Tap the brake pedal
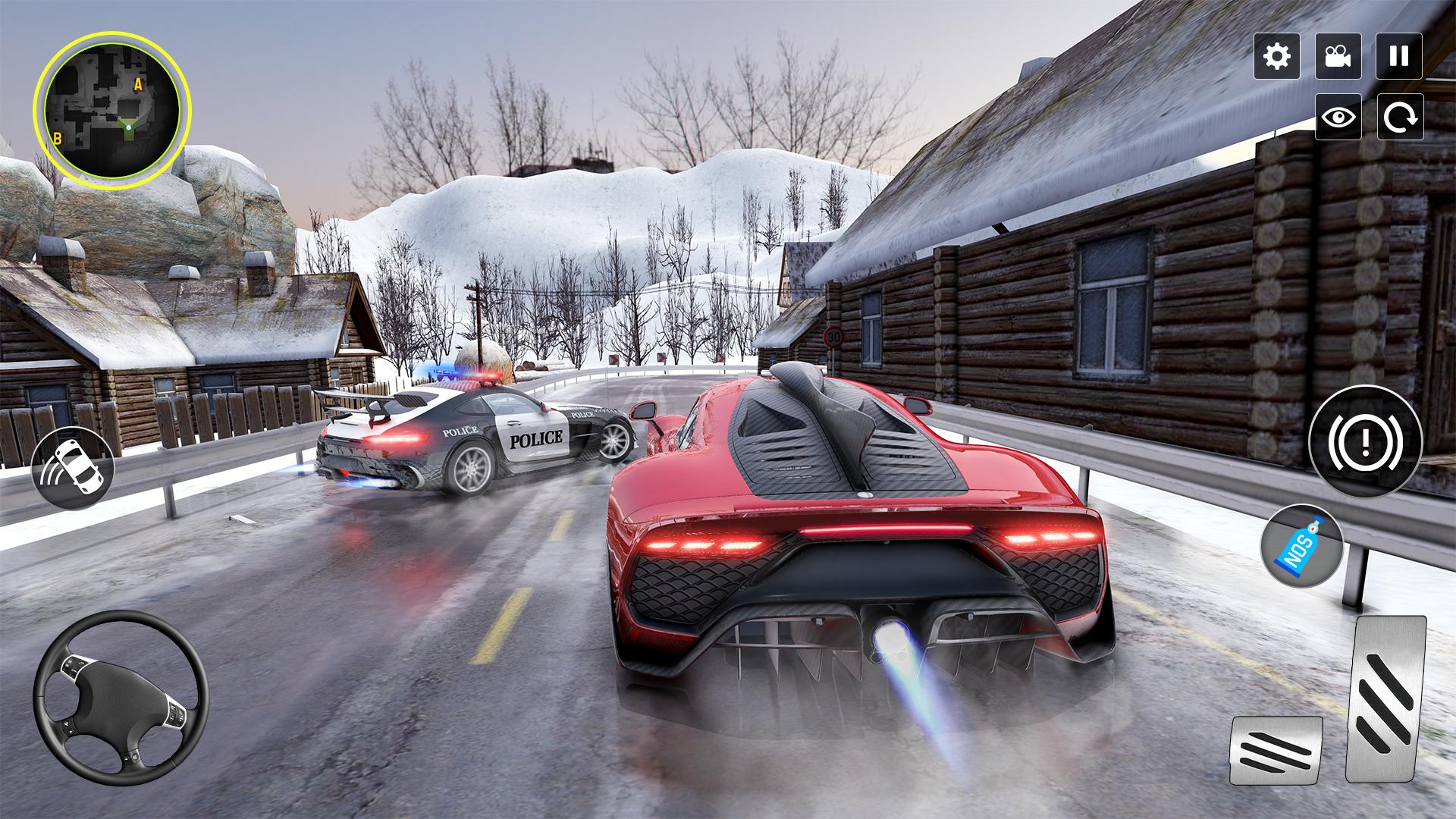Screen dimensions: 1456x819 1276,752
